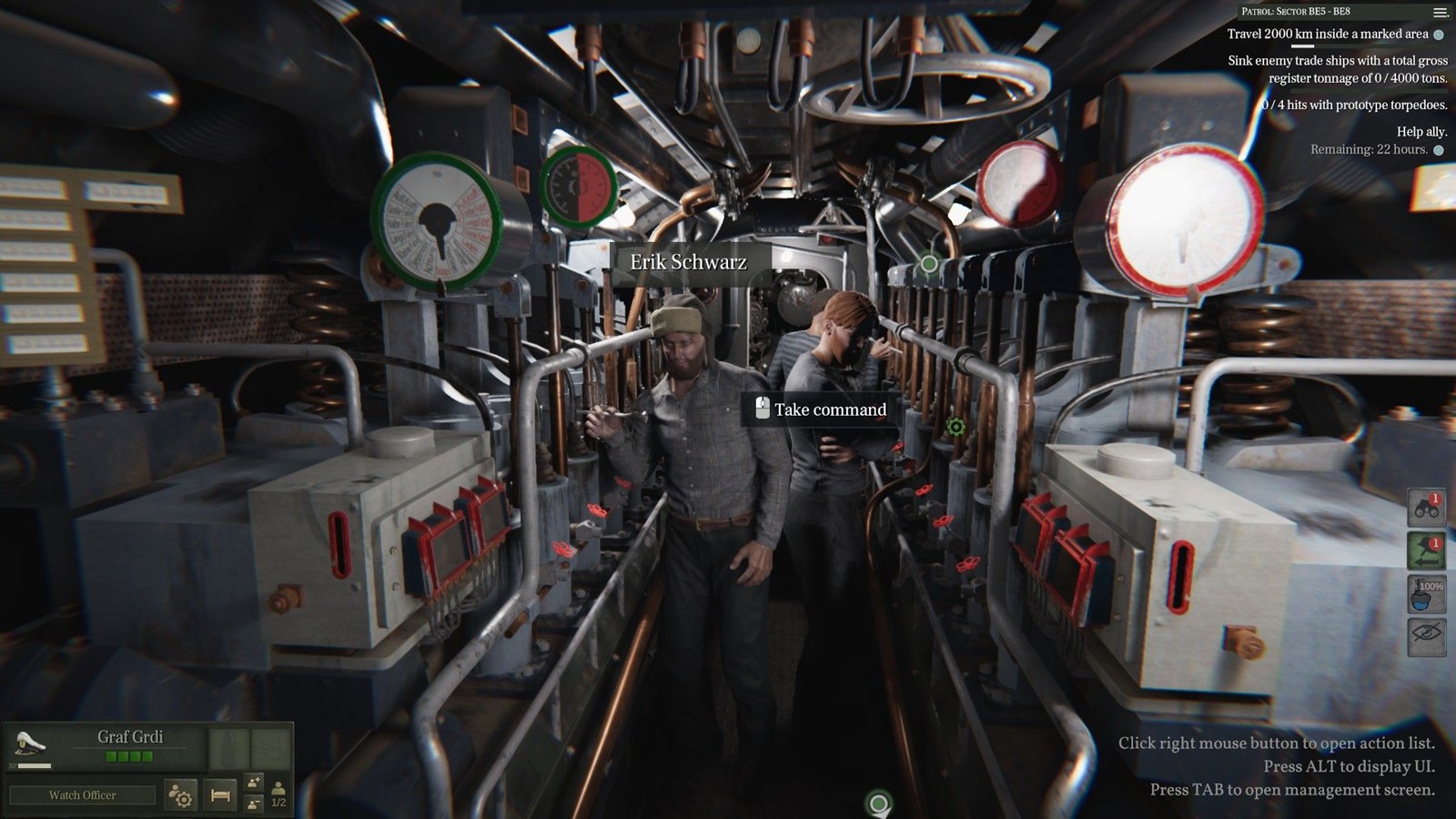1456x819 pixels.
Task: Choose 'Take command' for Erik Schwarz
Action: tap(821, 409)
